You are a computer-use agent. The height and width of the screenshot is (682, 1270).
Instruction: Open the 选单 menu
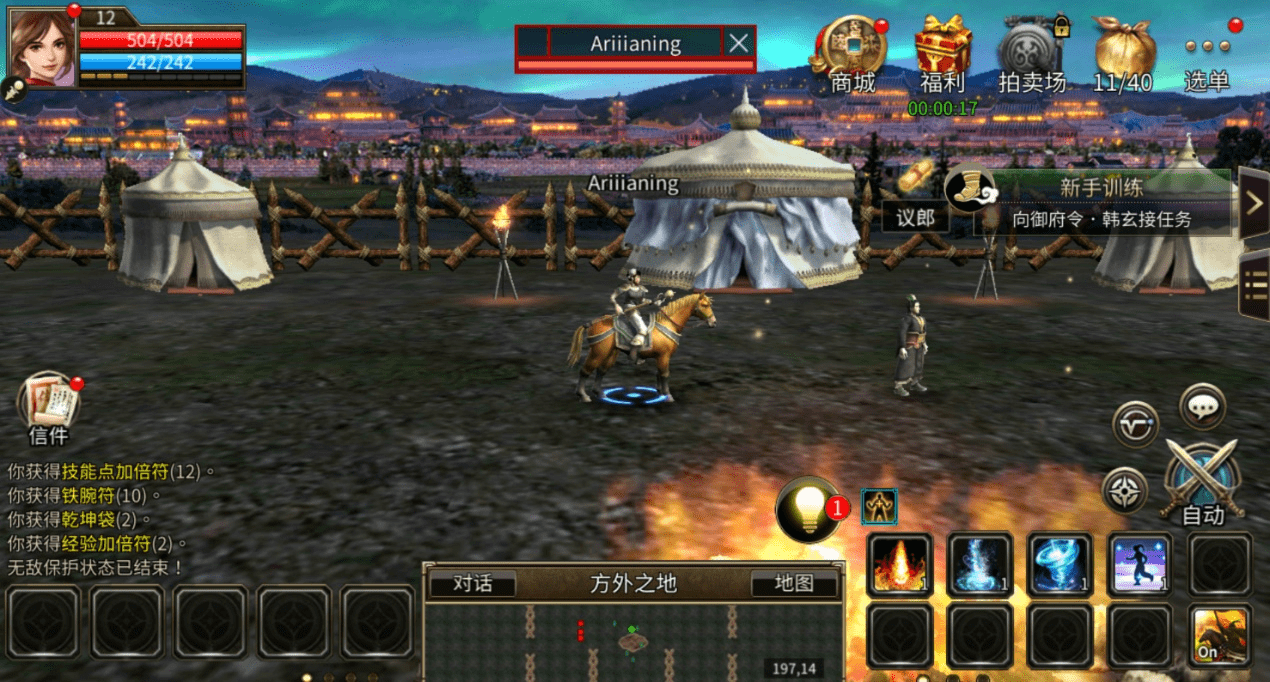coord(1206,55)
